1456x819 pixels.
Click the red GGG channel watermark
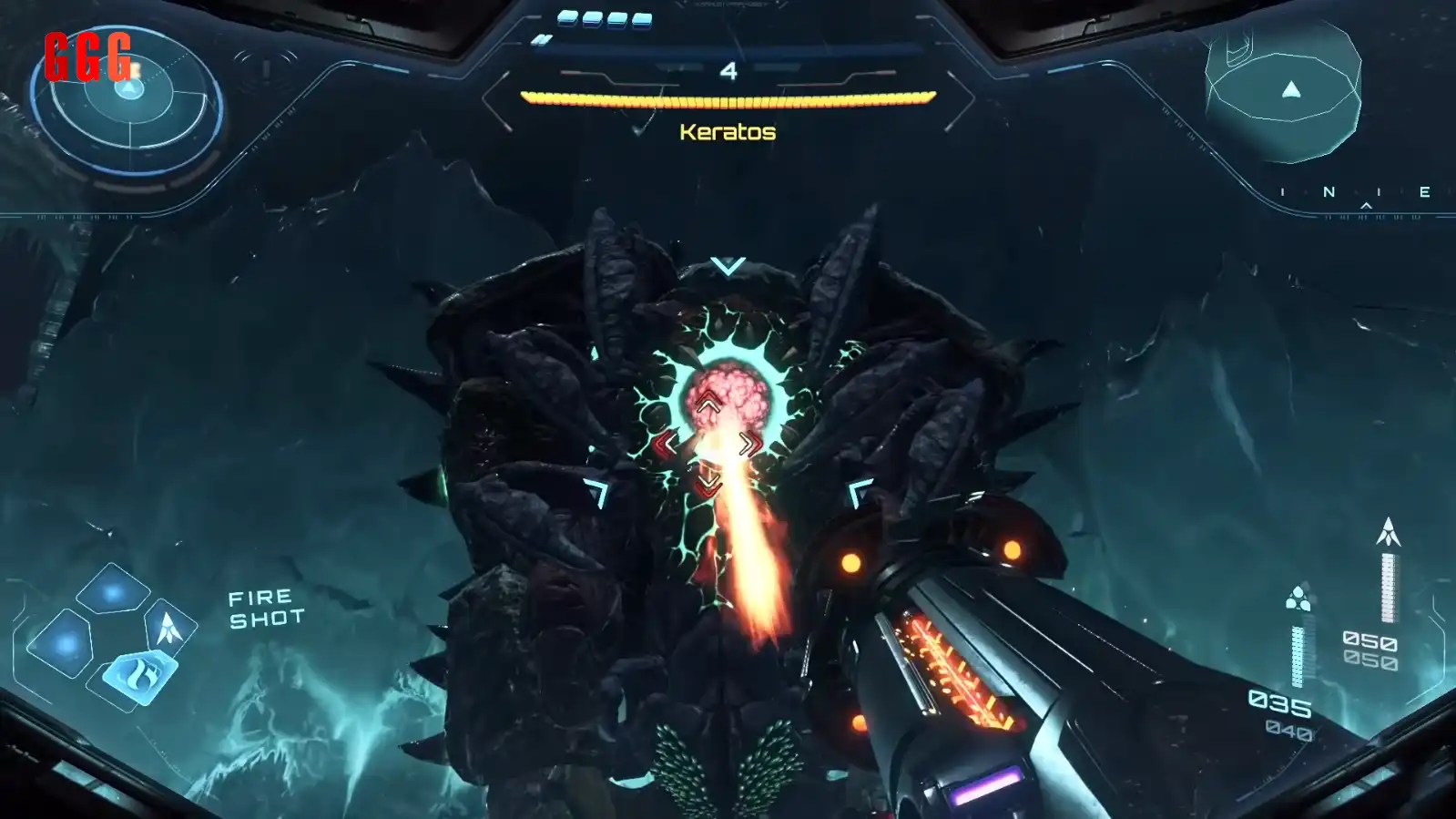(x=88, y=56)
